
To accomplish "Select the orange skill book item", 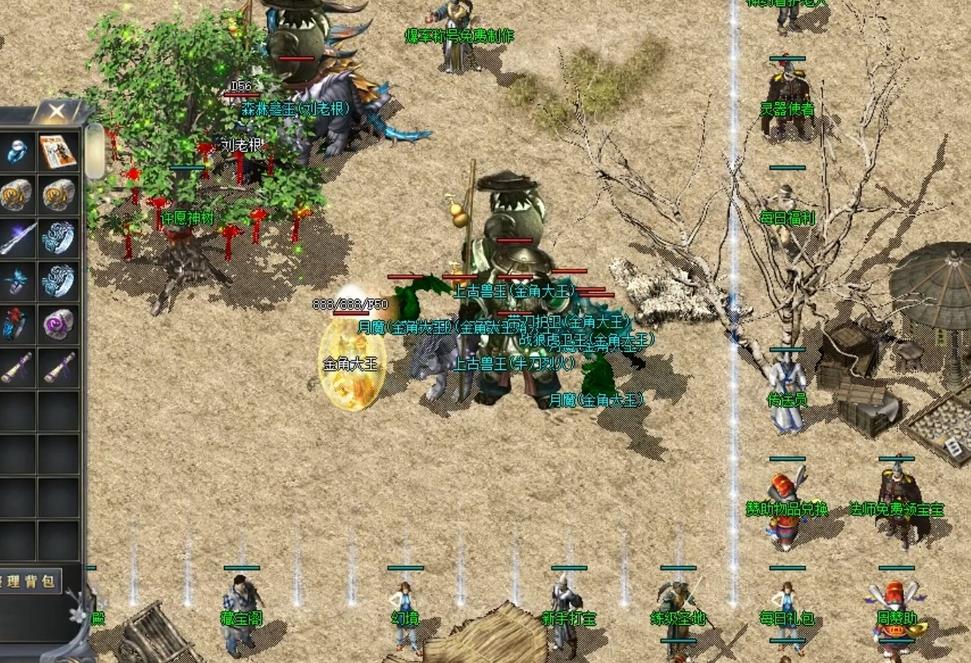I will tap(58, 151).
